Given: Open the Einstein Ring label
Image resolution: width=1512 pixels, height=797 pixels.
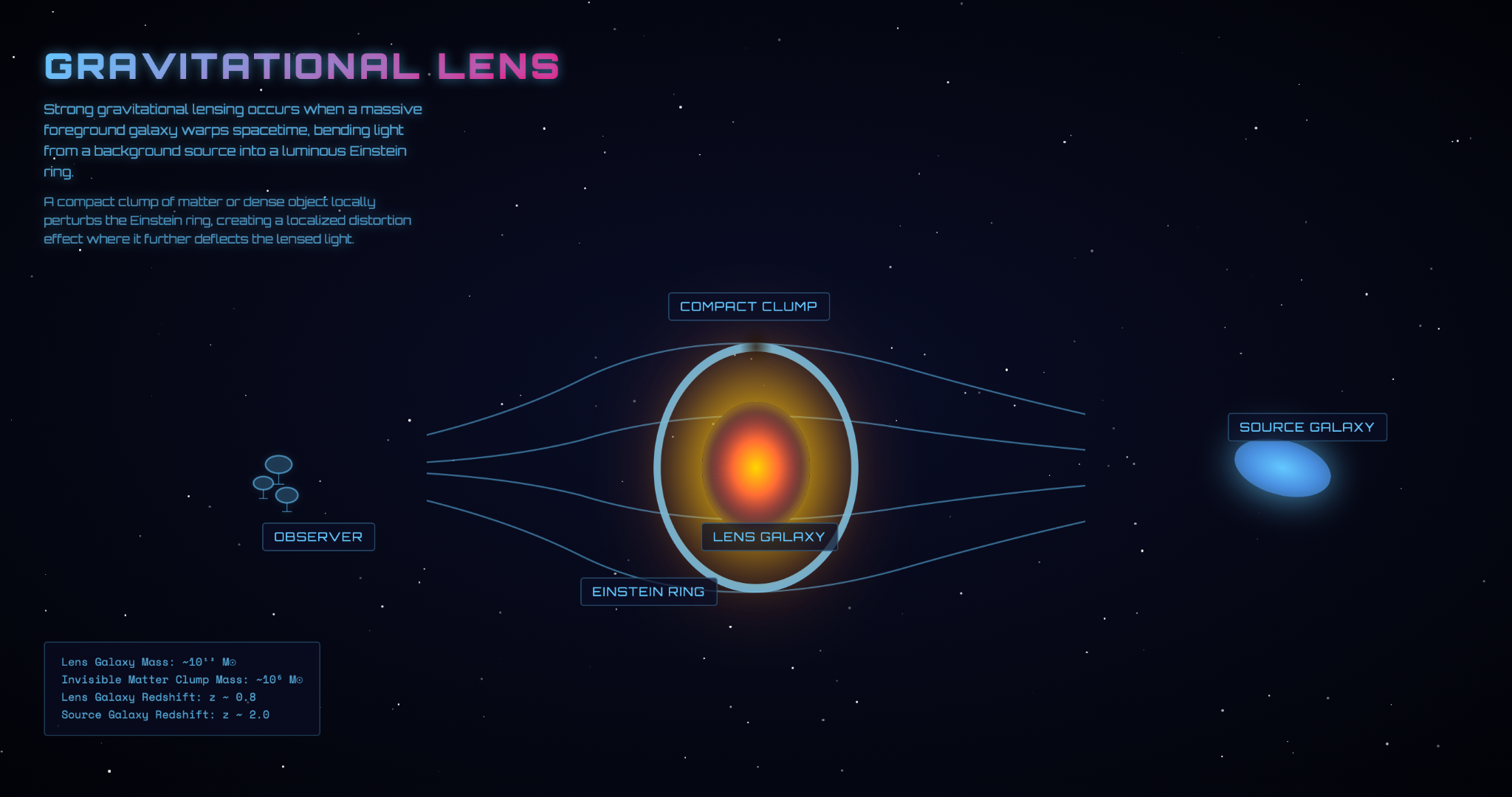Looking at the screenshot, I should pyautogui.click(x=648, y=592).
